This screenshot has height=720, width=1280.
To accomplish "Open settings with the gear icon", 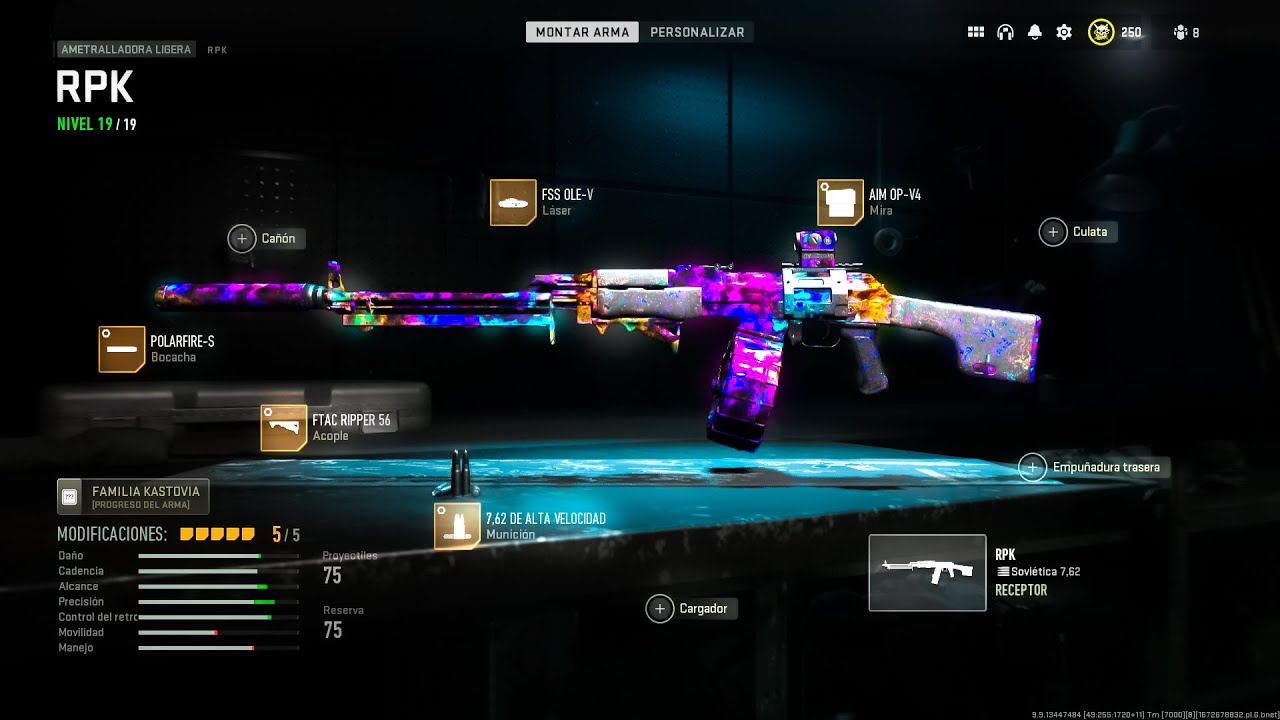I will pyautogui.click(x=1064, y=32).
